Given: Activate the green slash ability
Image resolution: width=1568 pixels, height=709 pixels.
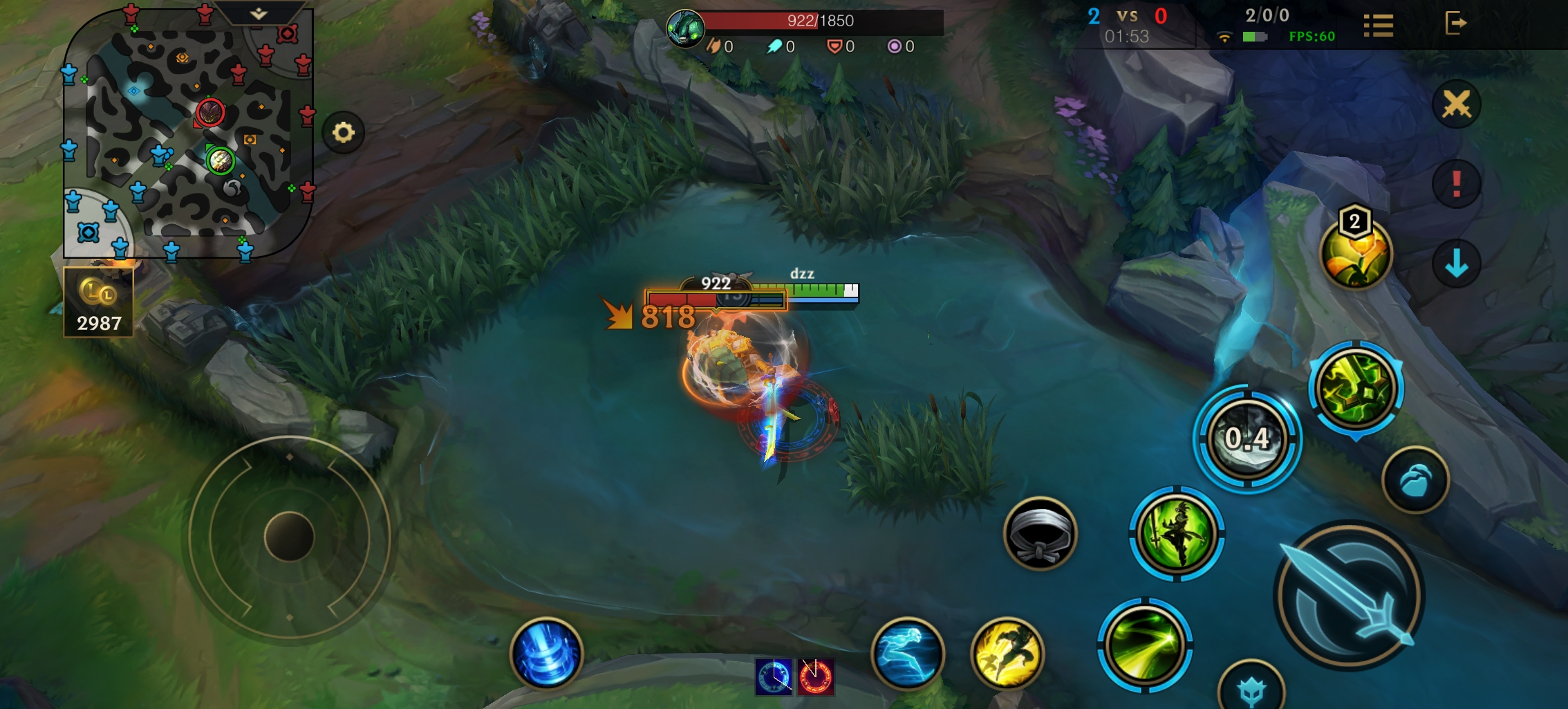Looking at the screenshot, I should click(x=1145, y=645).
